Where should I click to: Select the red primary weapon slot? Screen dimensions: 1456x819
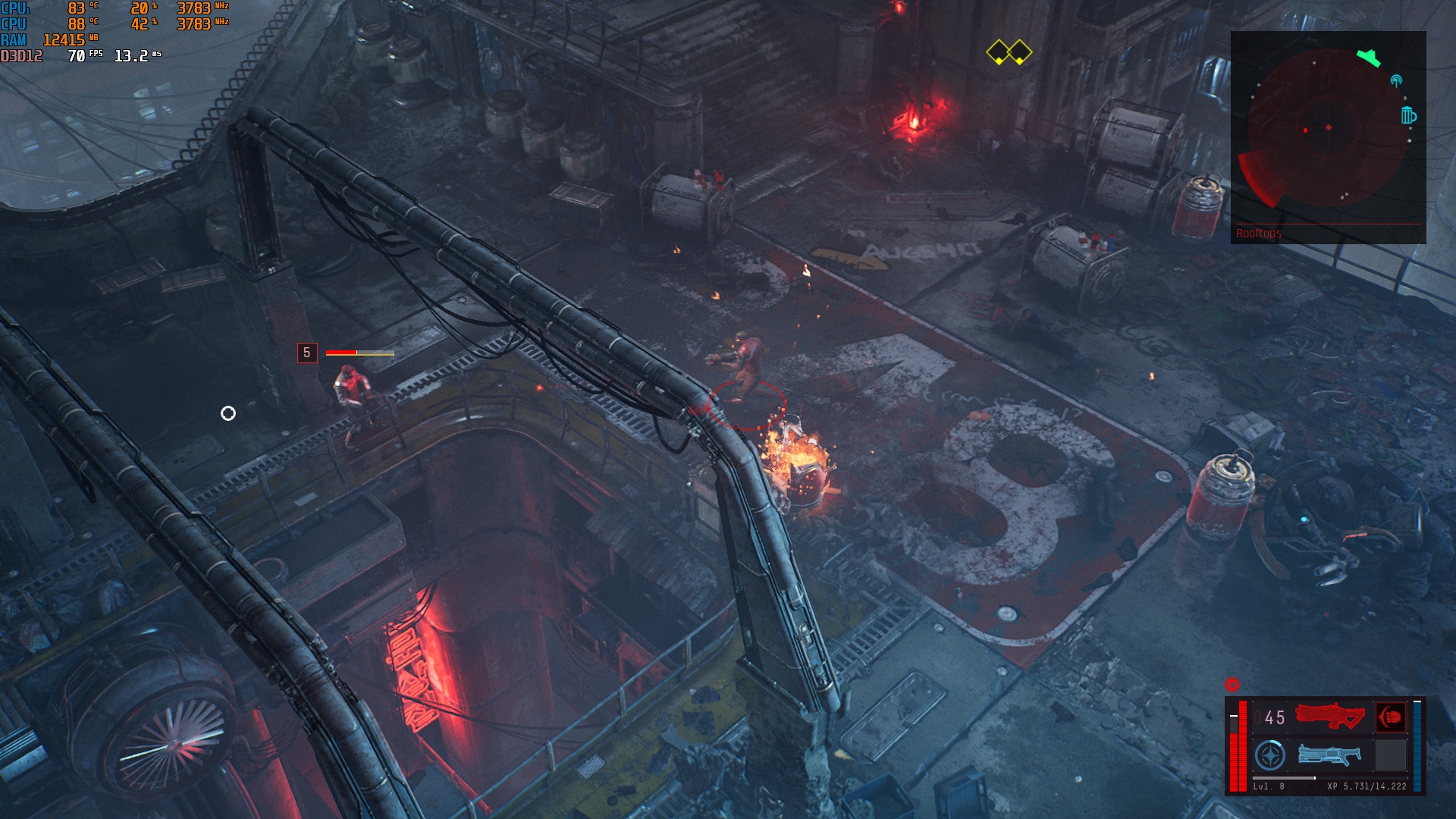point(1329,717)
